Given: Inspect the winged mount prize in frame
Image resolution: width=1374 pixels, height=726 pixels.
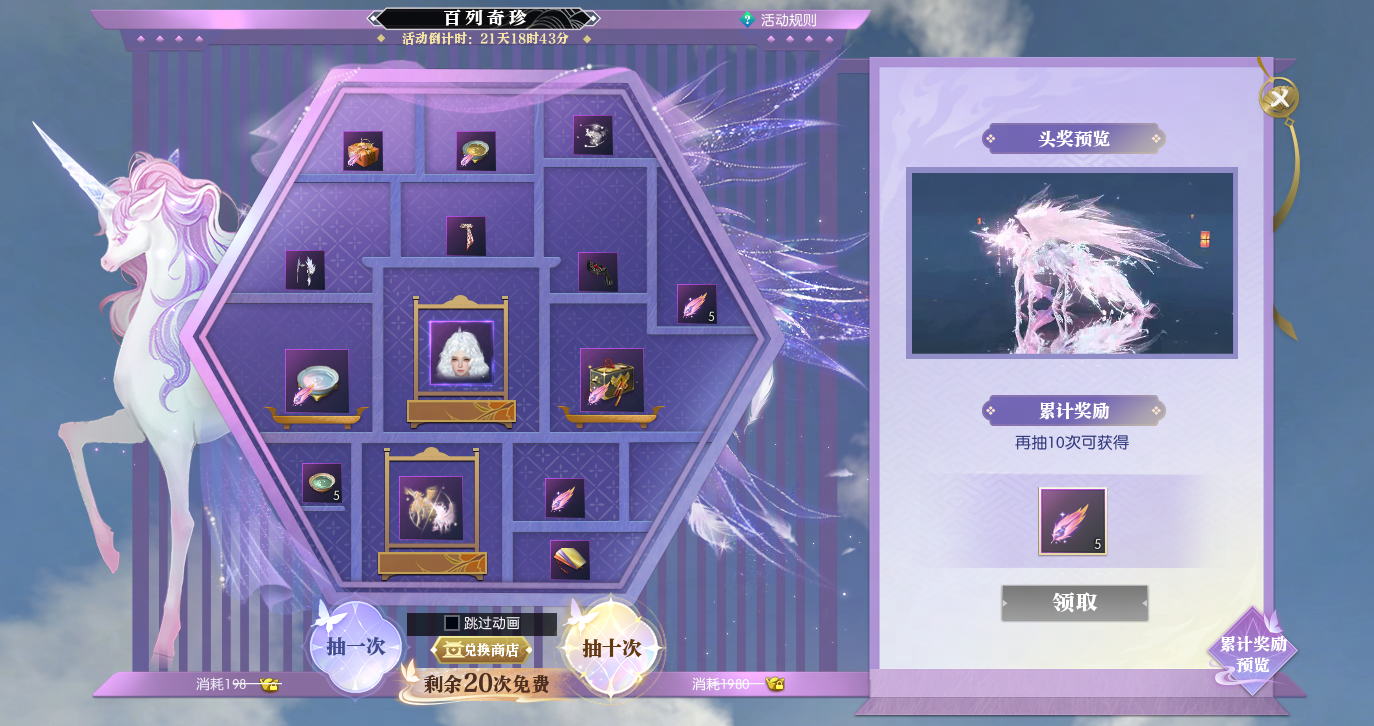Looking at the screenshot, I should pos(431,508).
